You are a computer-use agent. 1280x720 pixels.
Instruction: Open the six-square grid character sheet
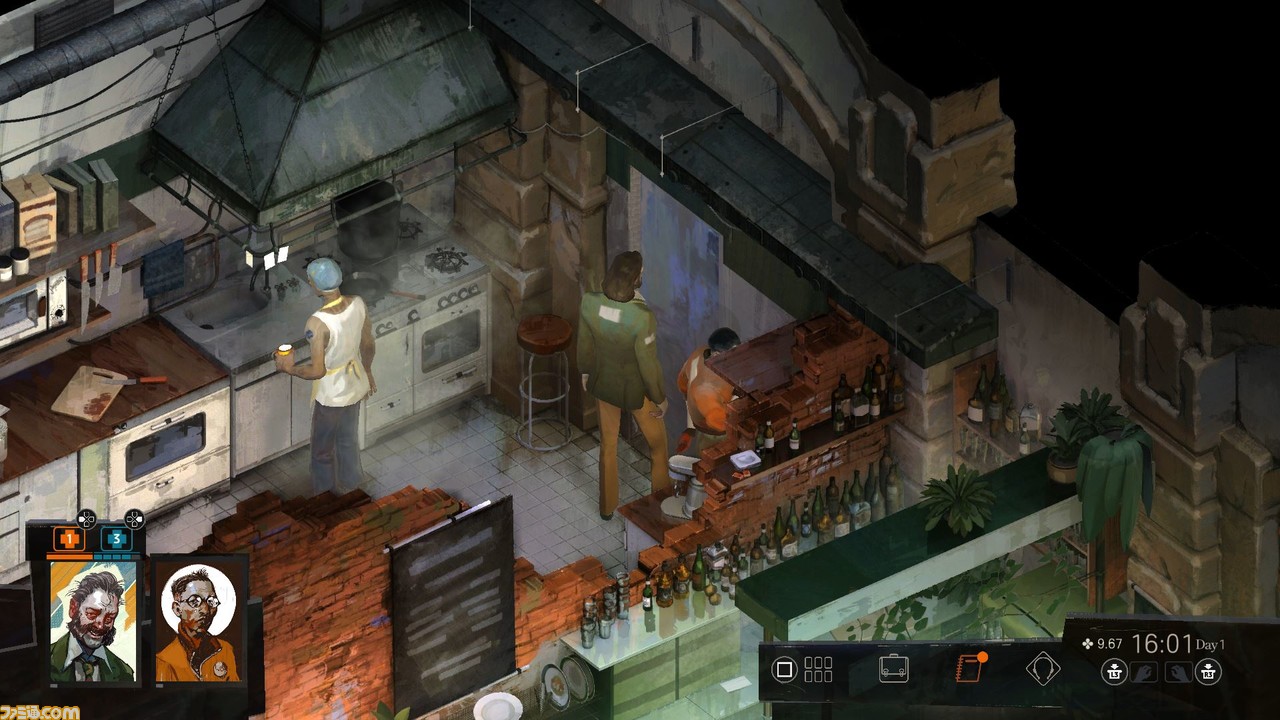coord(818,669)
